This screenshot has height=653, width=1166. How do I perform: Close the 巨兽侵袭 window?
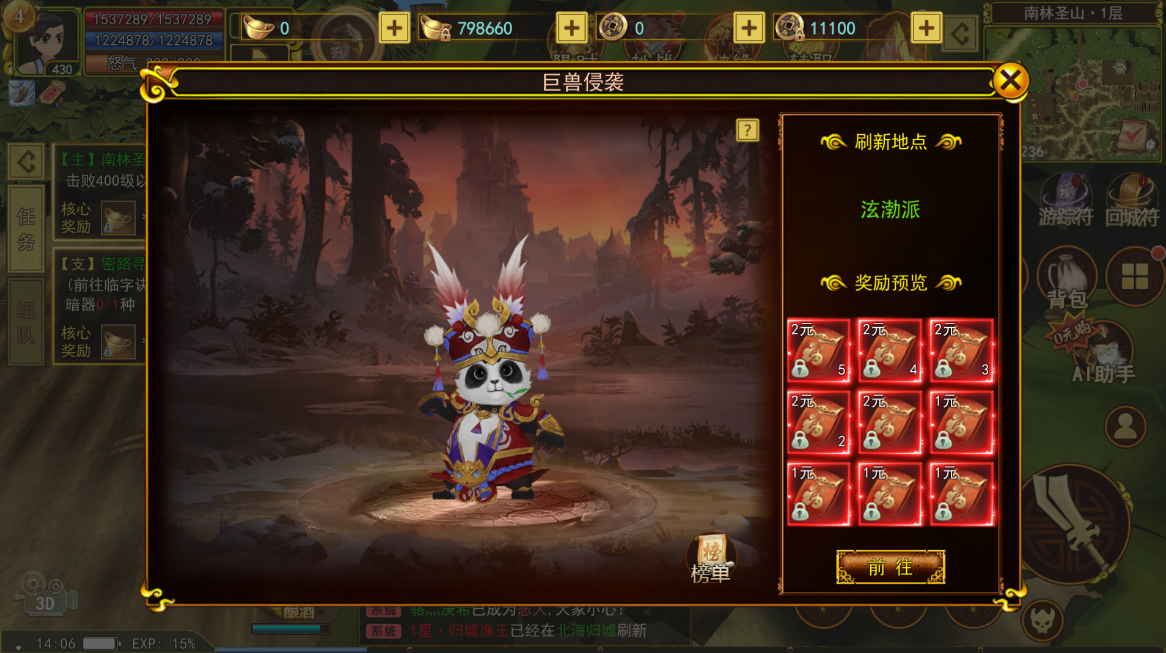pyautogui.click(x=1011, y=81)
